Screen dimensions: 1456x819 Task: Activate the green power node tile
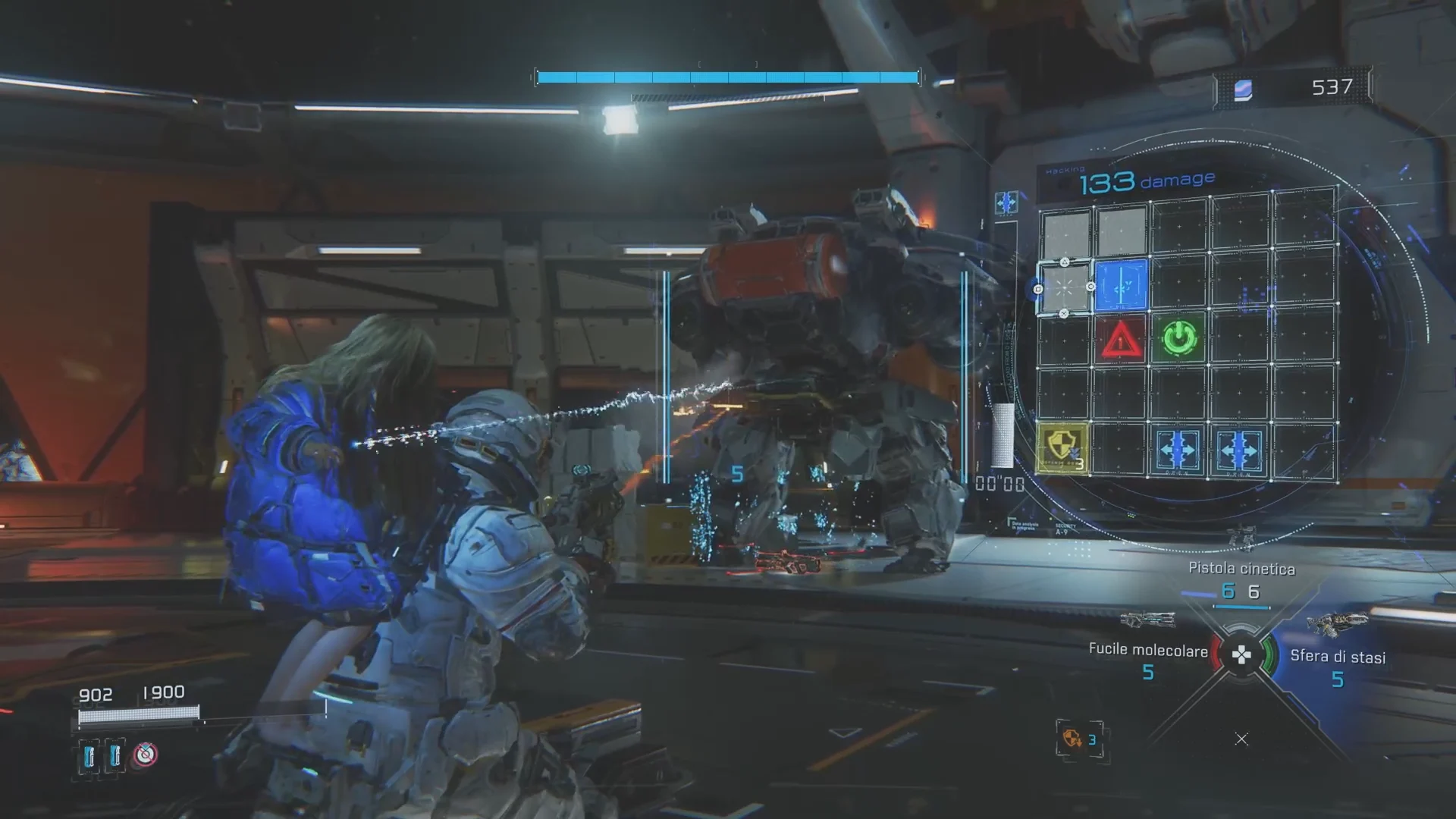(x=1178, y=338)
